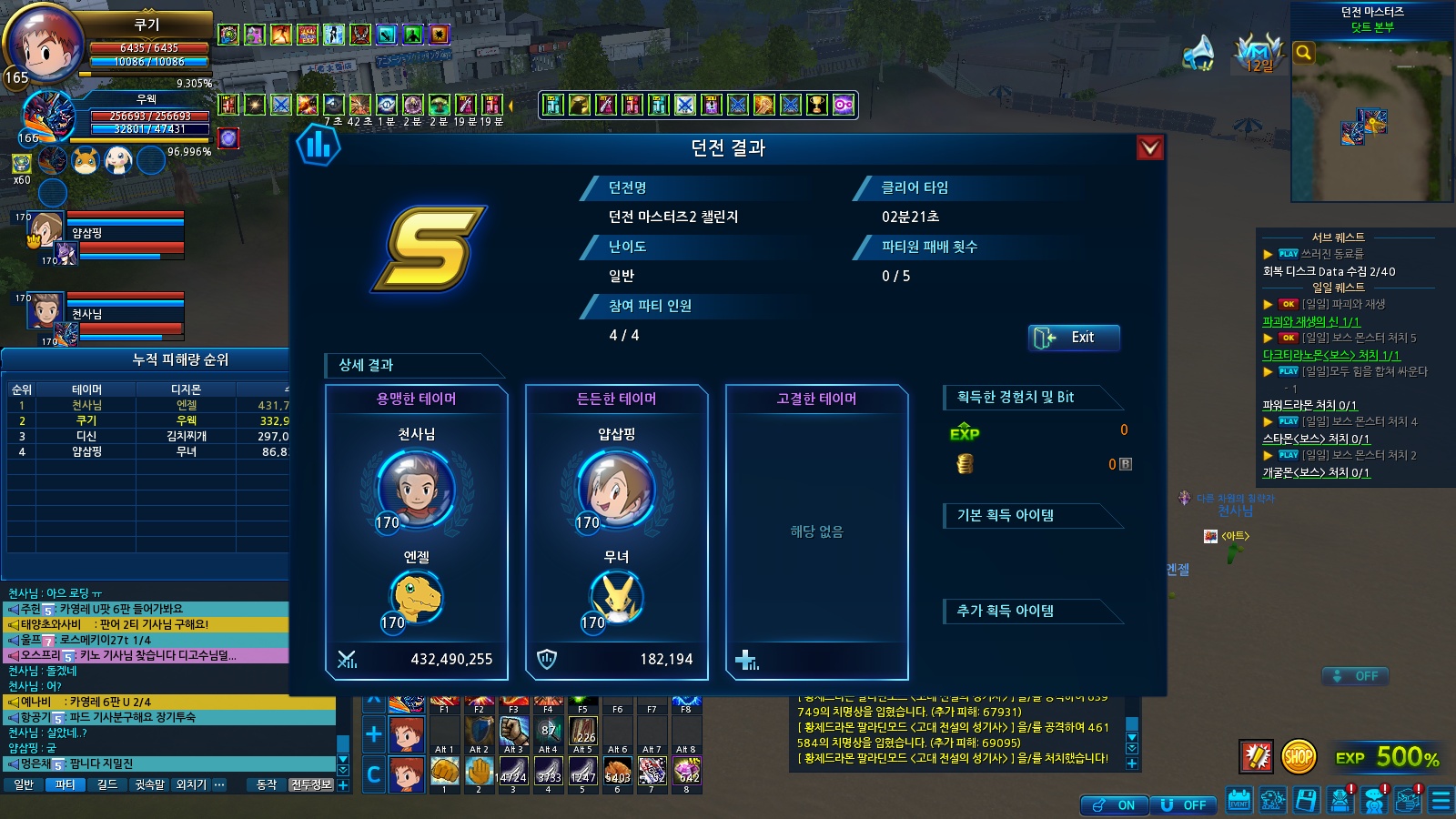The width and height of the screenshot is (1456, 819).
Task: Open the EVENT calendar icon
Action: [1239, 801]
